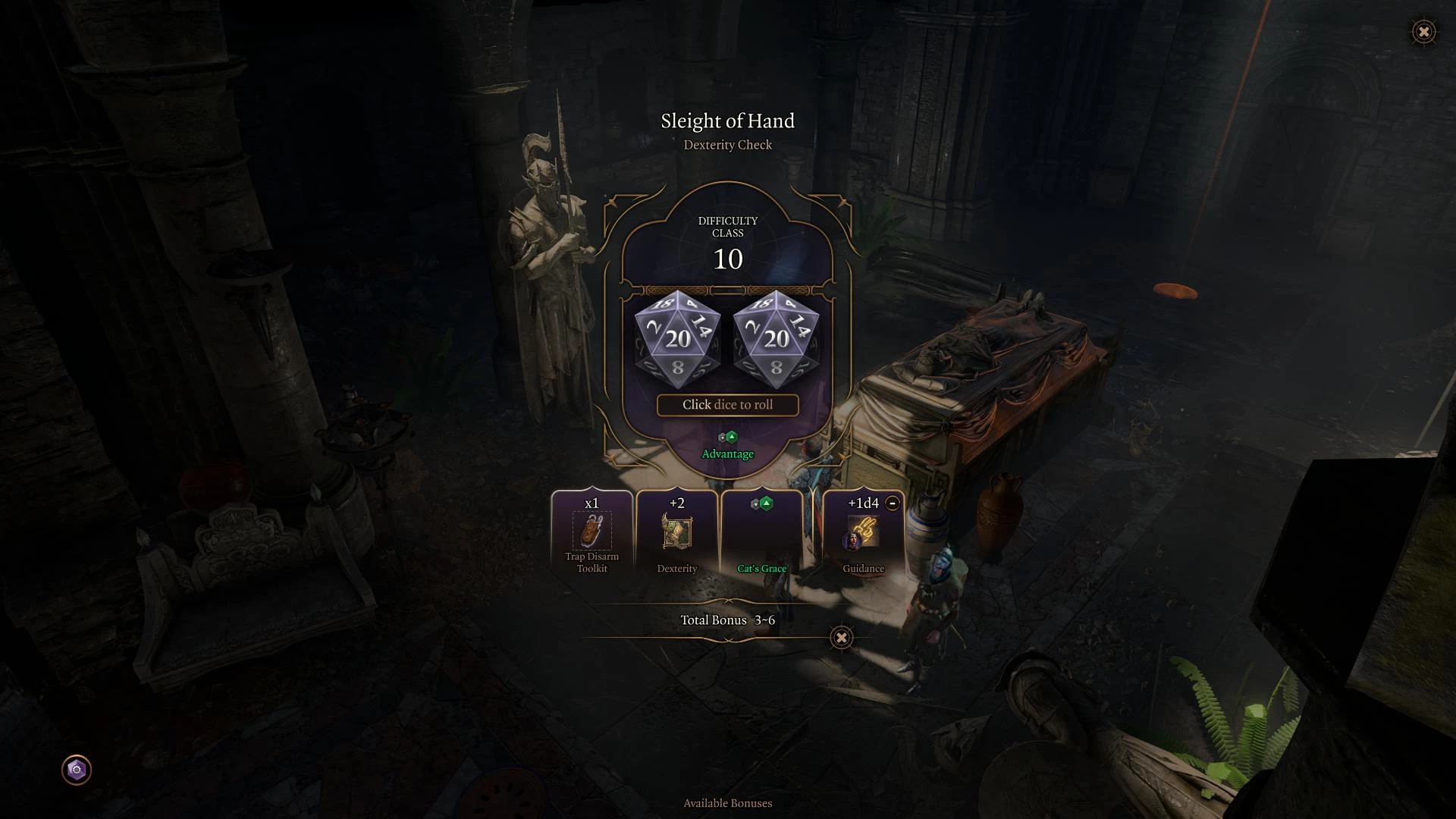Cancel the roll with the bottom X button
1456x819 pixels.
(x=841, y=638)
